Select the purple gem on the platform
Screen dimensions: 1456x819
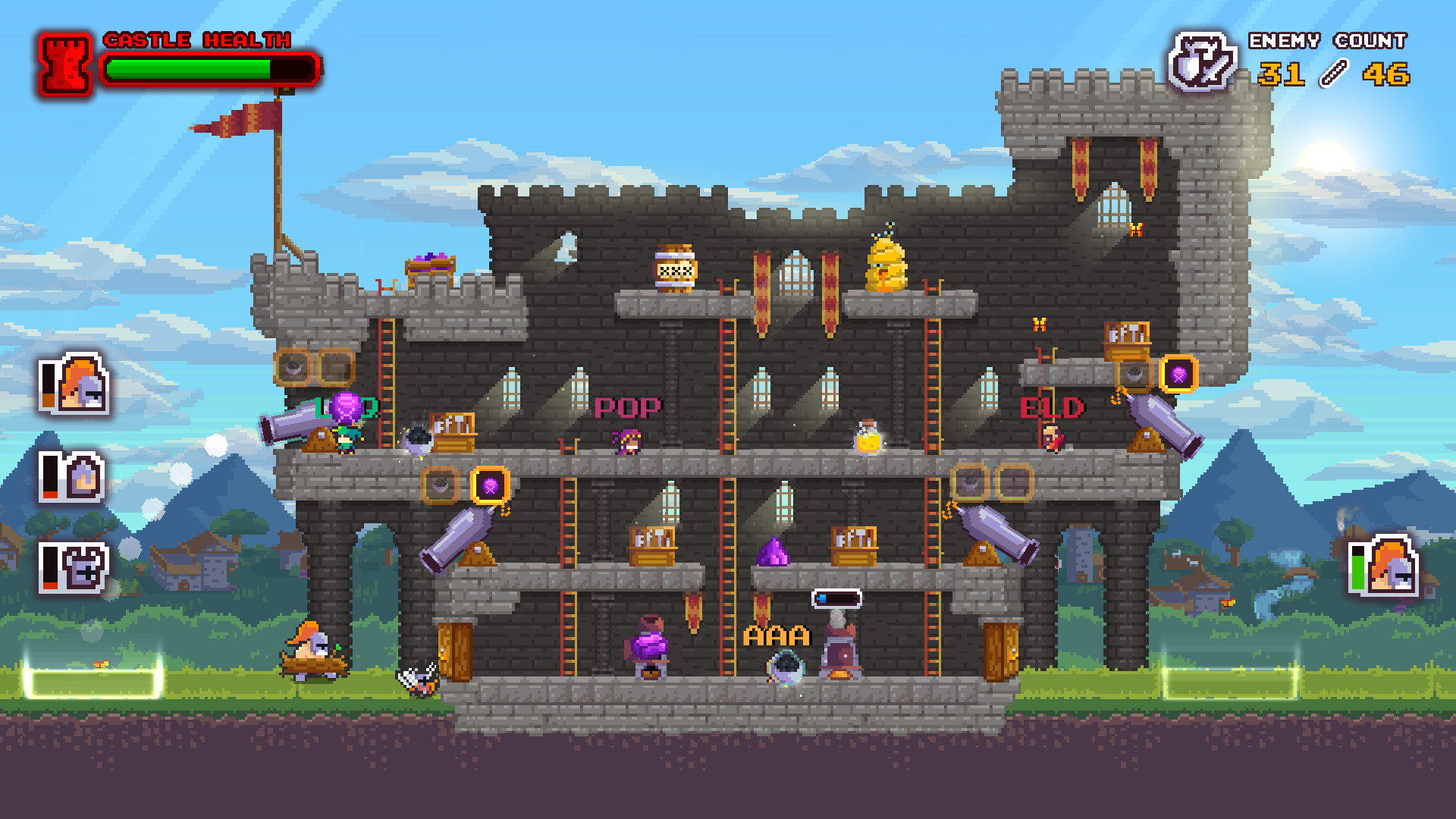click(772, 550)
